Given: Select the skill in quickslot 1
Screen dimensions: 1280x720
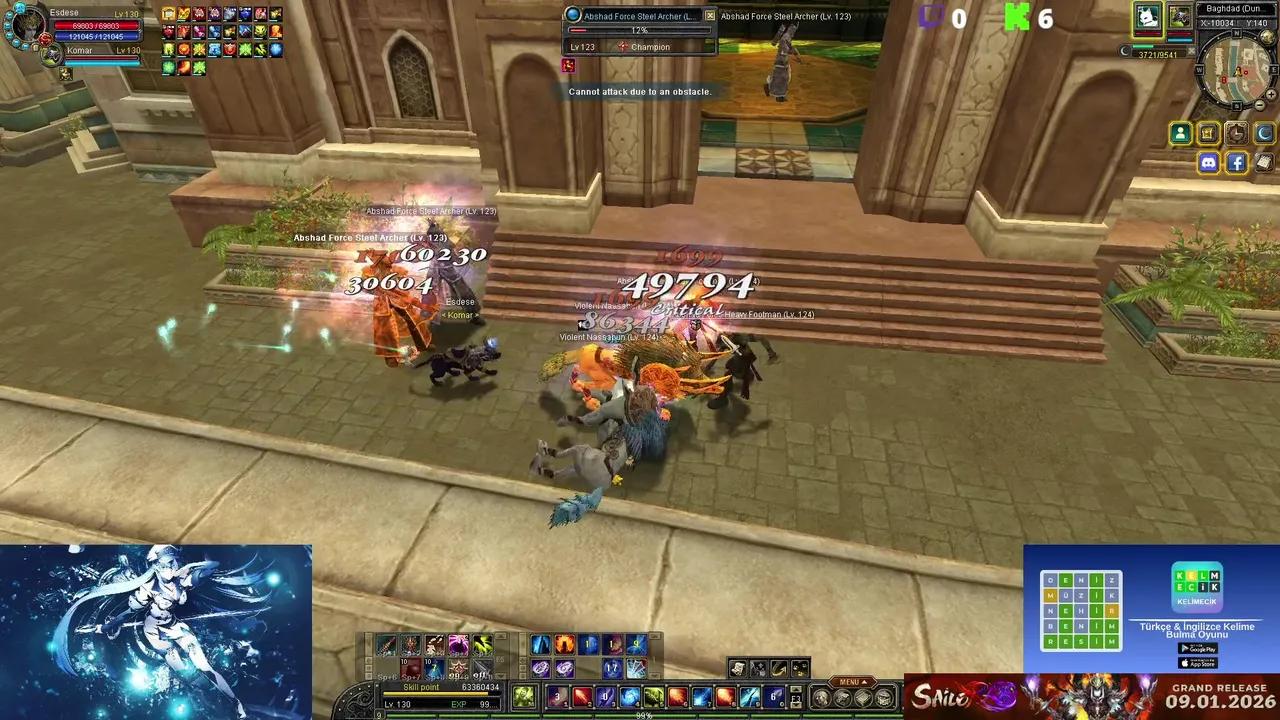Looking at the screenshot, I should click(557, 695).
